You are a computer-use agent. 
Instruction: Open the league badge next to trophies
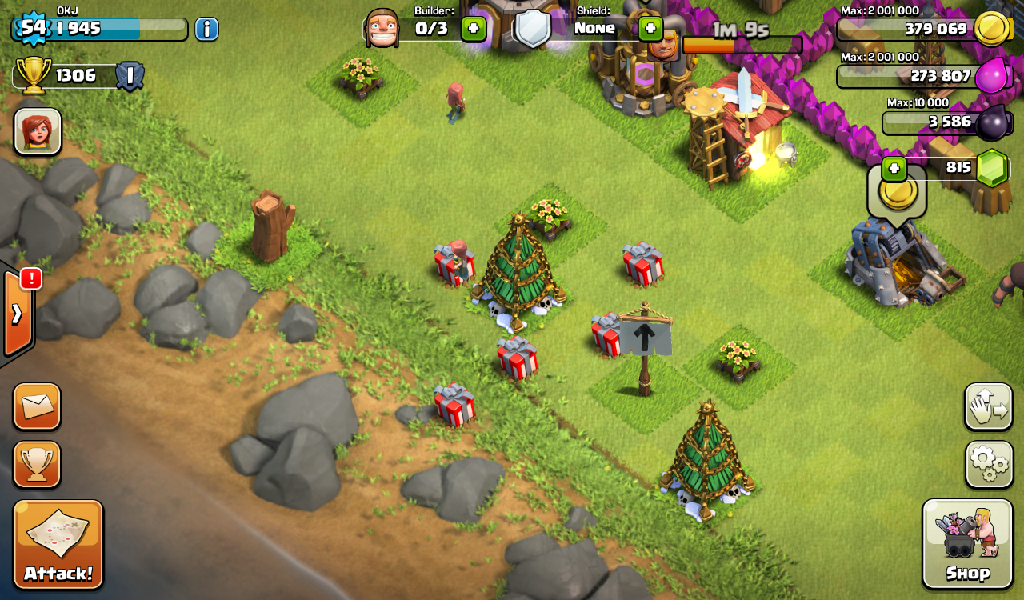(130, 75)
